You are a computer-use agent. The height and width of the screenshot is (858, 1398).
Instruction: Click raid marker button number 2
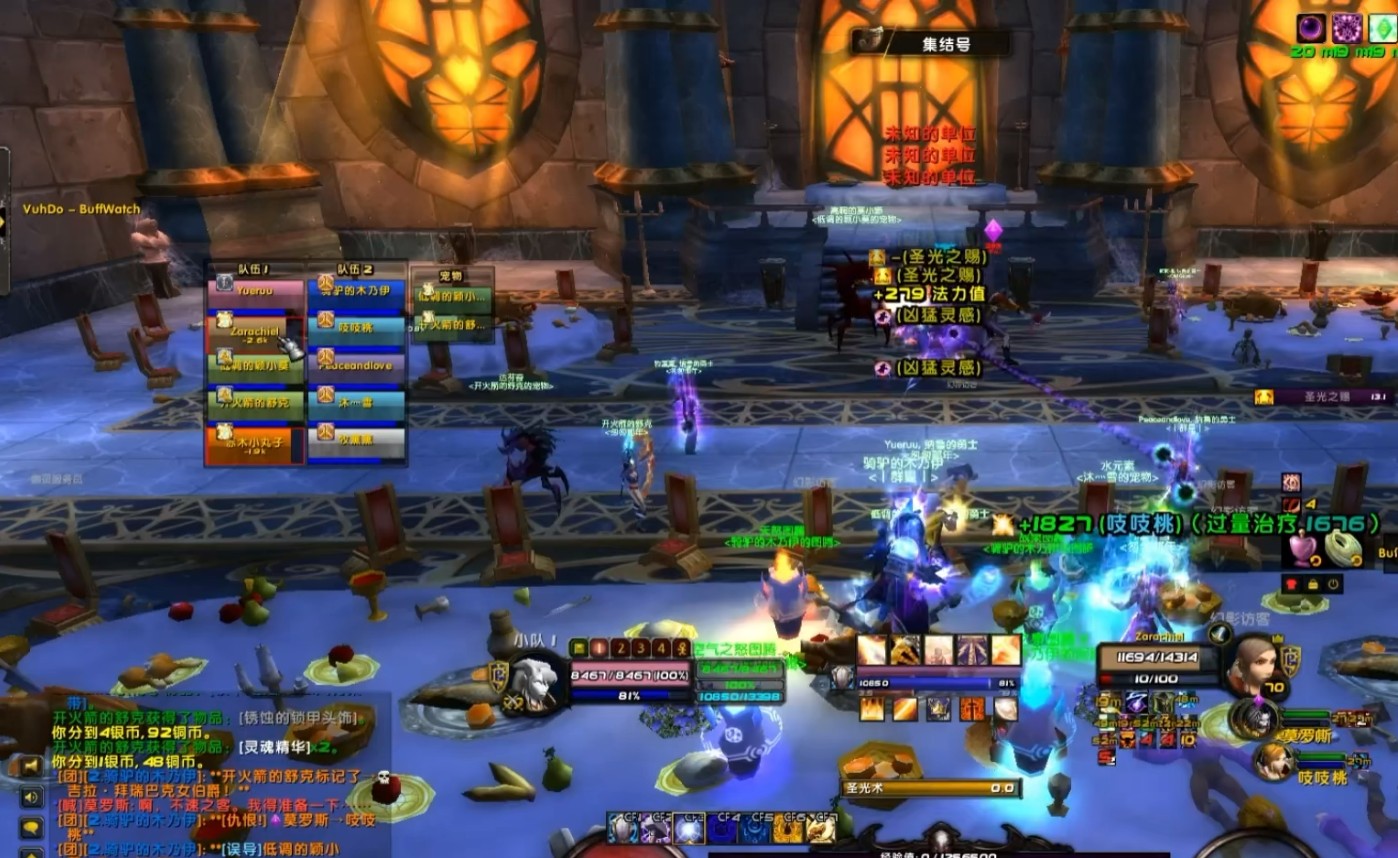619,648
